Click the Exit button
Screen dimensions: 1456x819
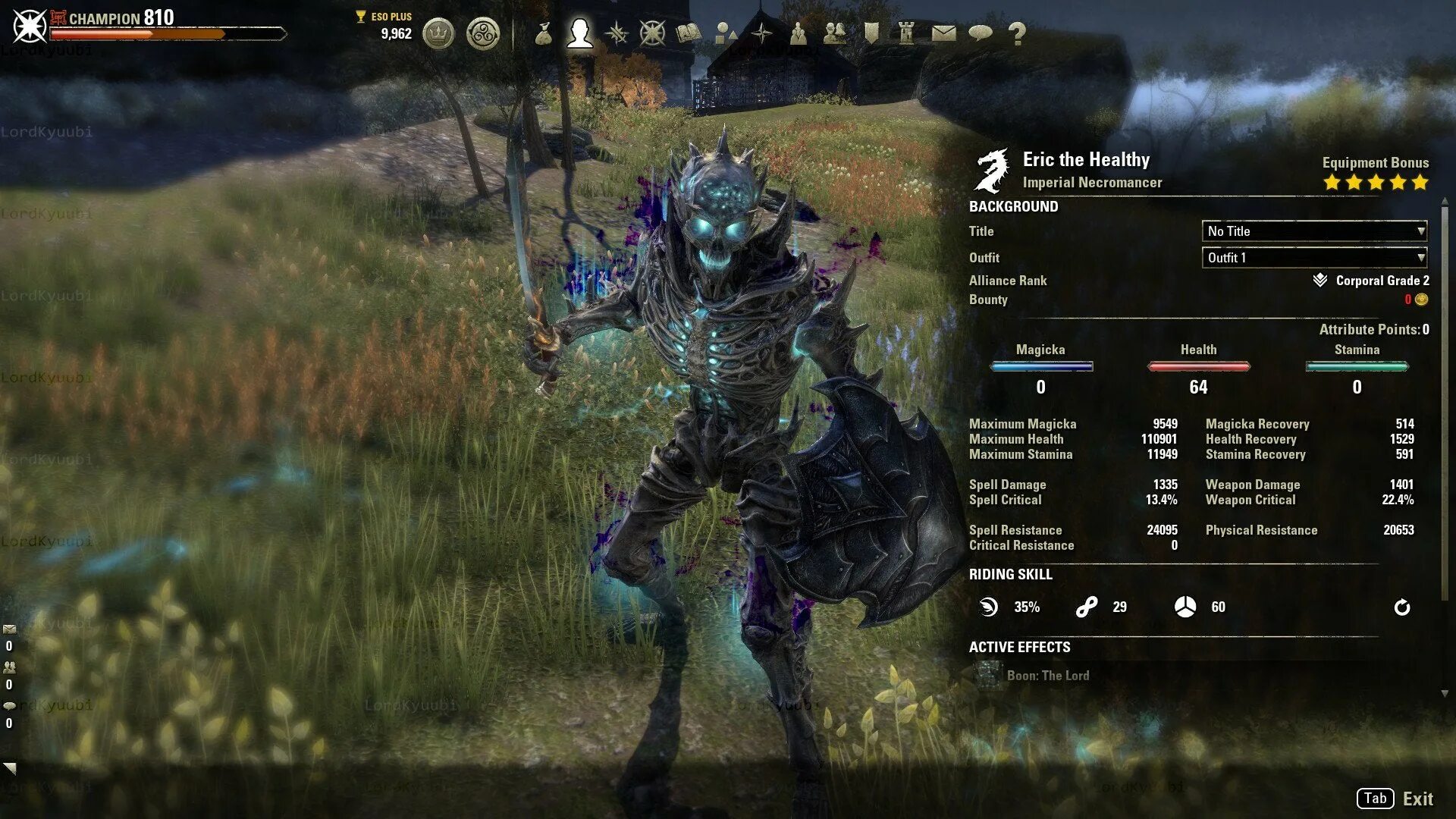1417,799
